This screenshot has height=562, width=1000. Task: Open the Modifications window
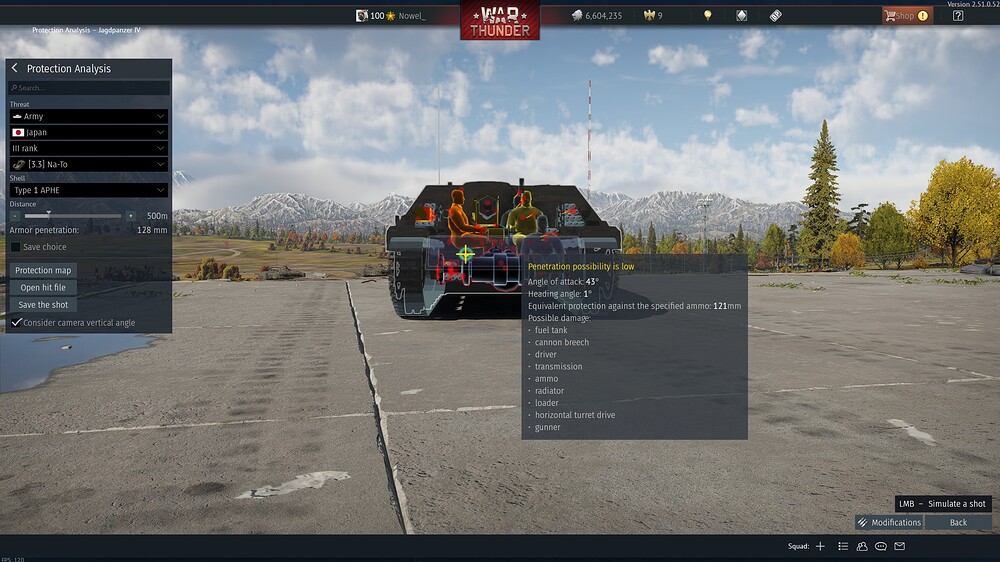[889, 522]
